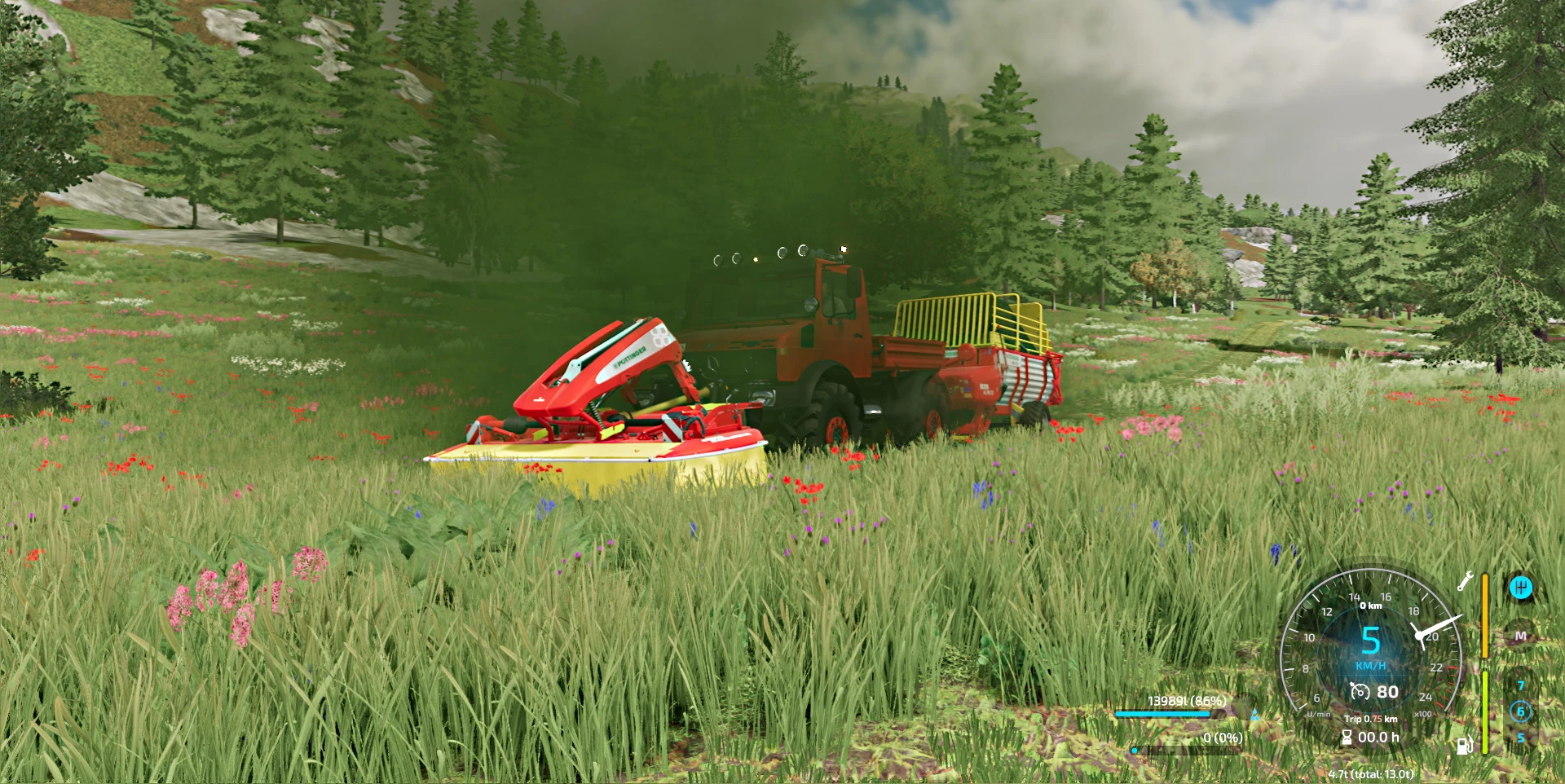Click the blue gearshift icon
The height and width of the screenshot is (784, 1565).
click(1520, 587)
